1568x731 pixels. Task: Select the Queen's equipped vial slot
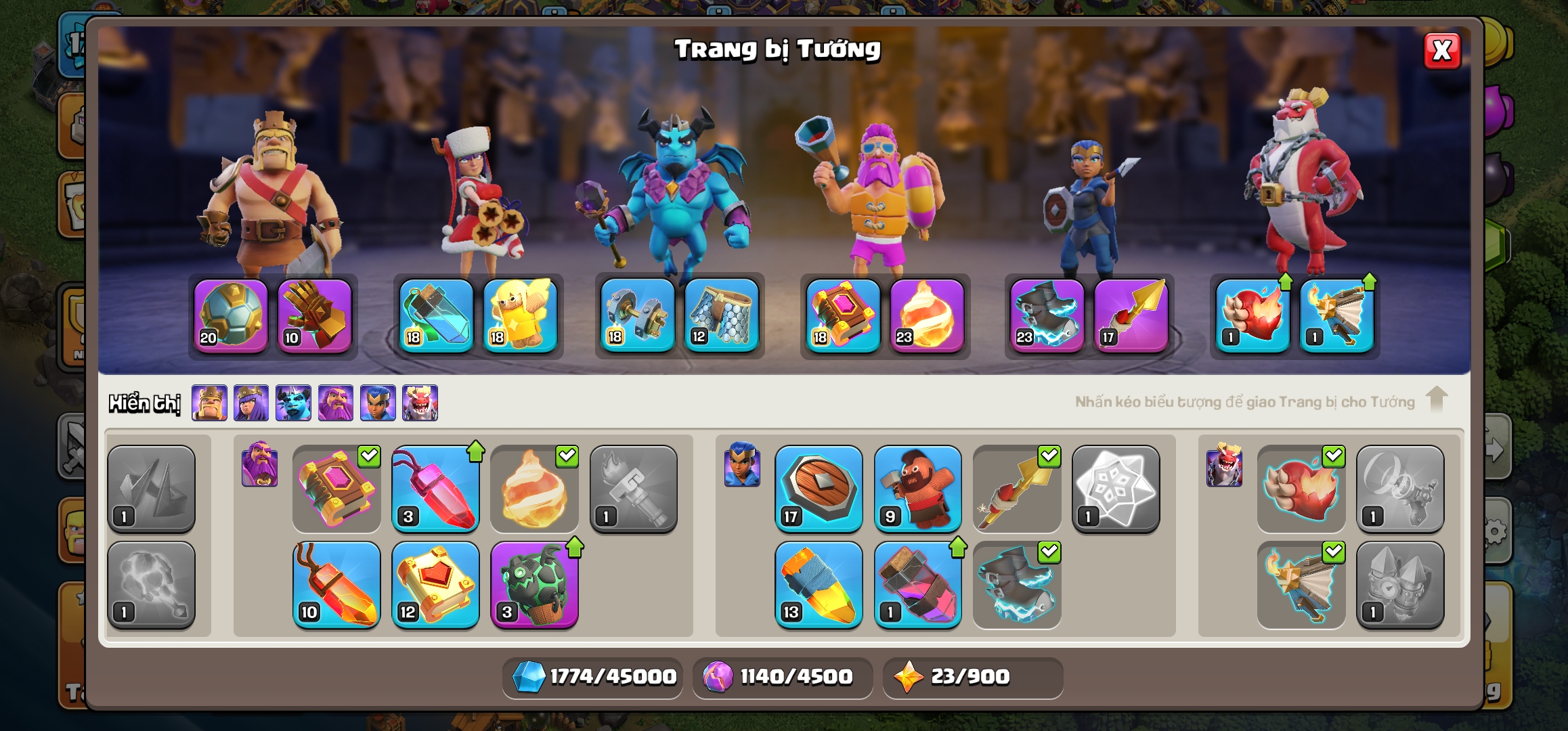(437, 316)
